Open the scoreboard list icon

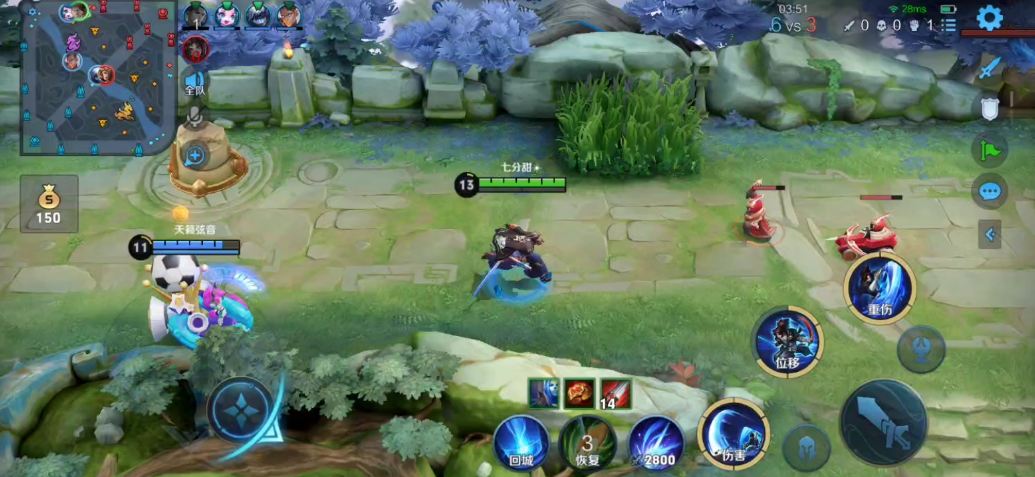[948, 24]
